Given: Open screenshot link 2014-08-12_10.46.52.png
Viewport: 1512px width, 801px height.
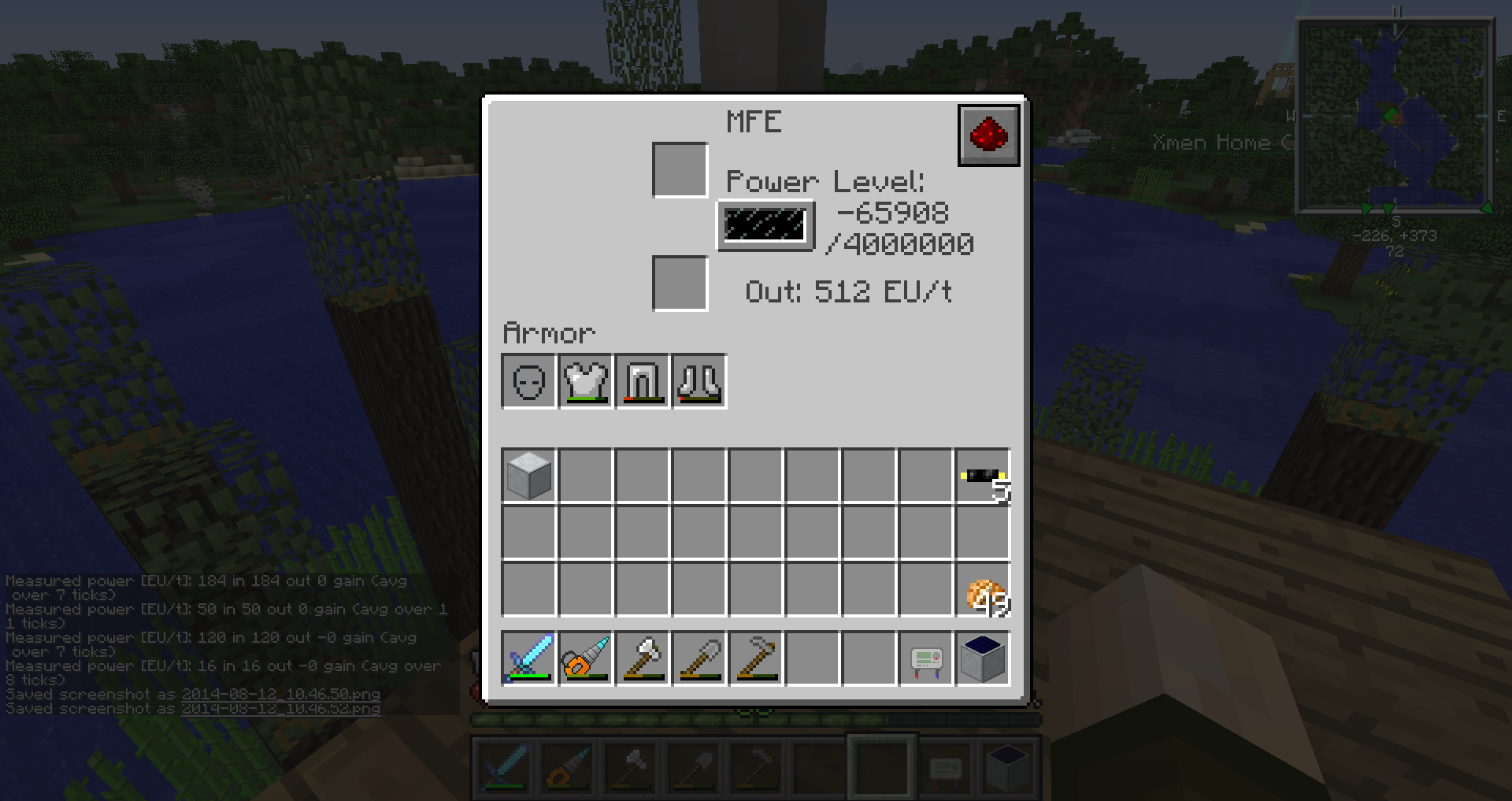Looking at the screenshot, I should click(x=280, y=709).
